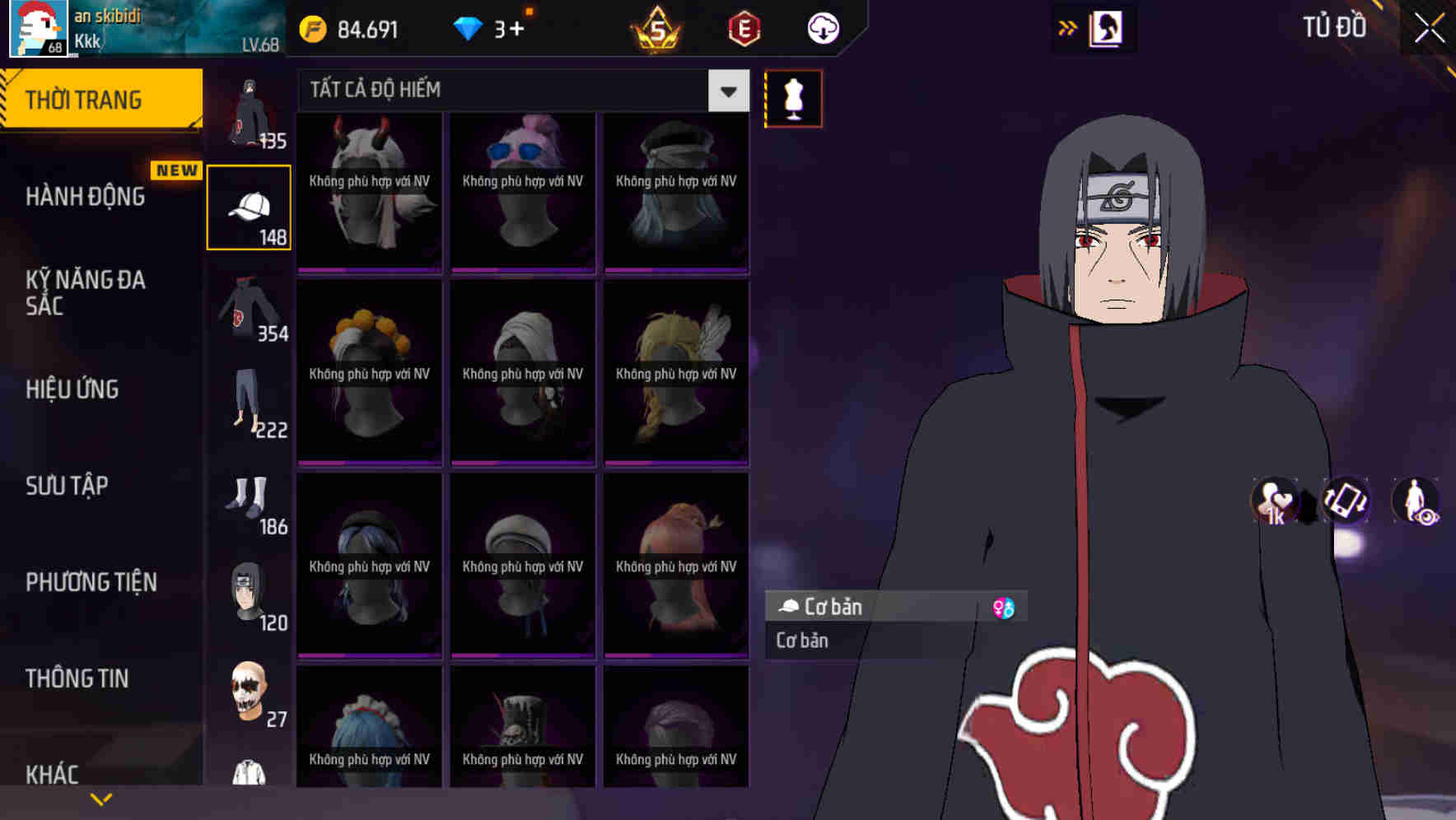Select the cap category showing 148 items

tap(248, 205)
